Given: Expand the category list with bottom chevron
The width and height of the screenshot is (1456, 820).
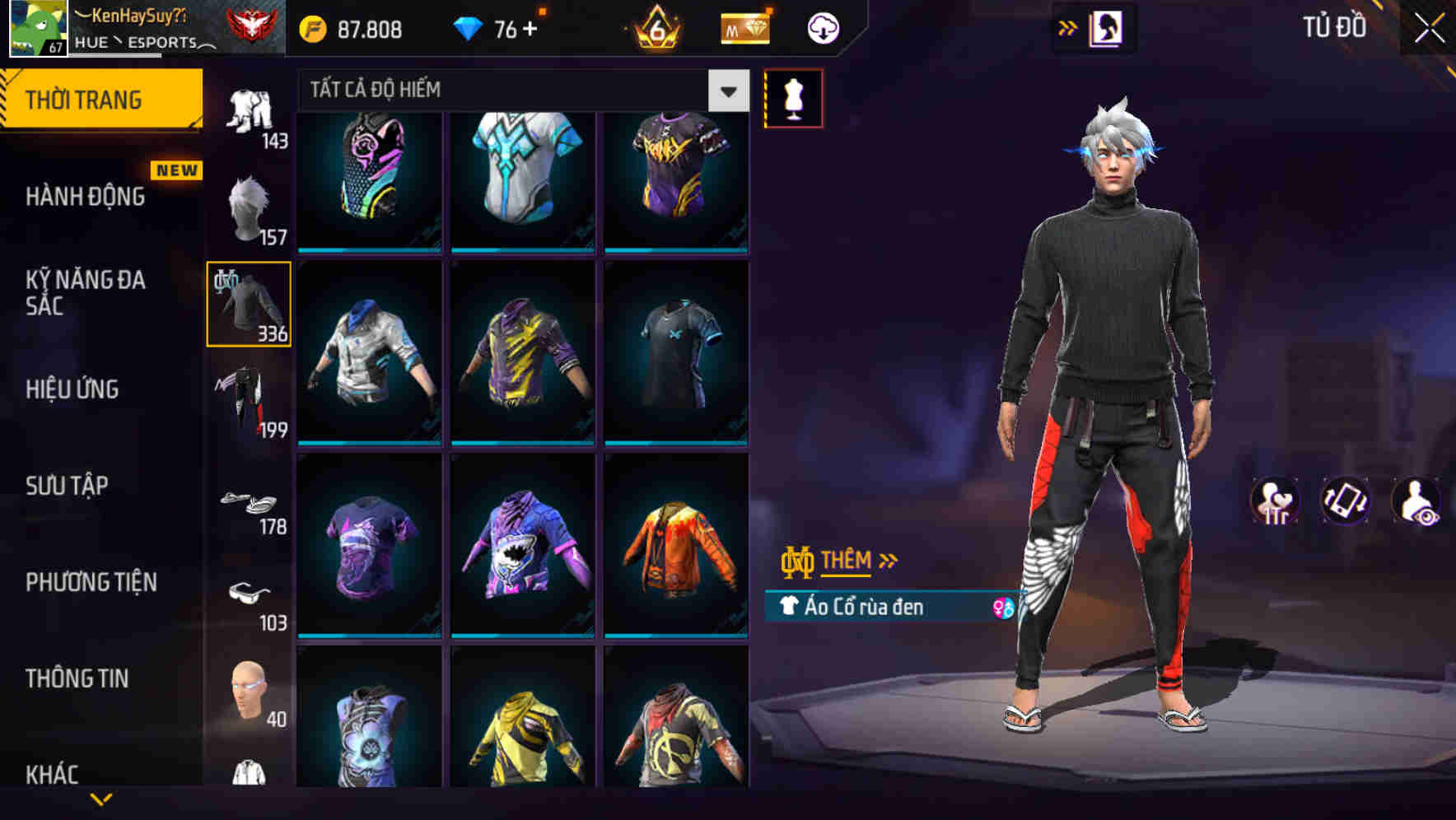Looking at the screenshot, I should 103,800.
